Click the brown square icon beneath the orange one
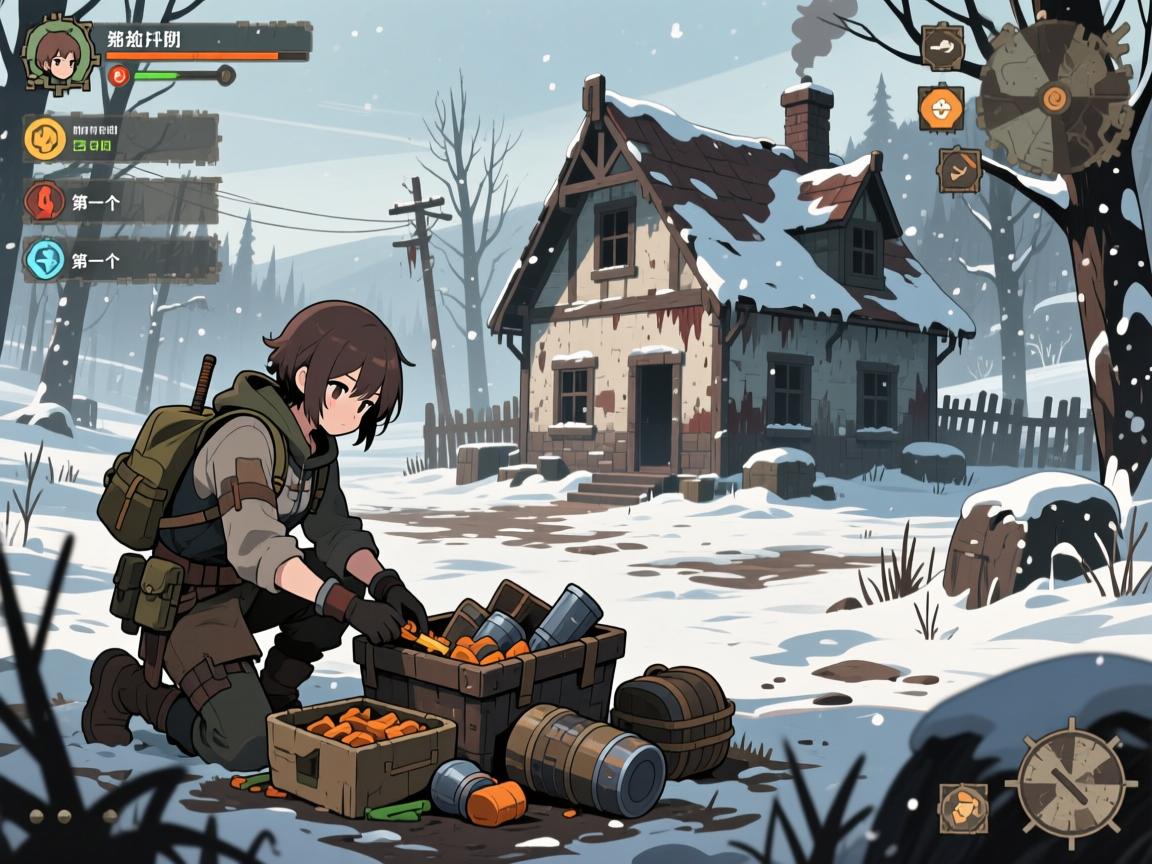This screenshot has width=1152, height=864. point(959,170)
